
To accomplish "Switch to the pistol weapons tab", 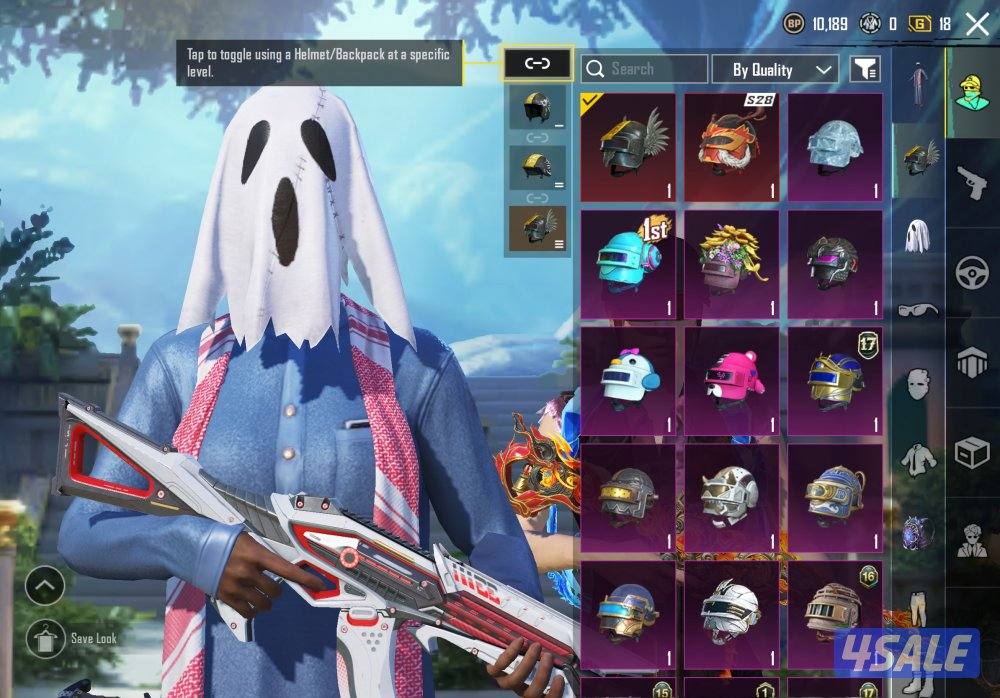I will 972,184.
